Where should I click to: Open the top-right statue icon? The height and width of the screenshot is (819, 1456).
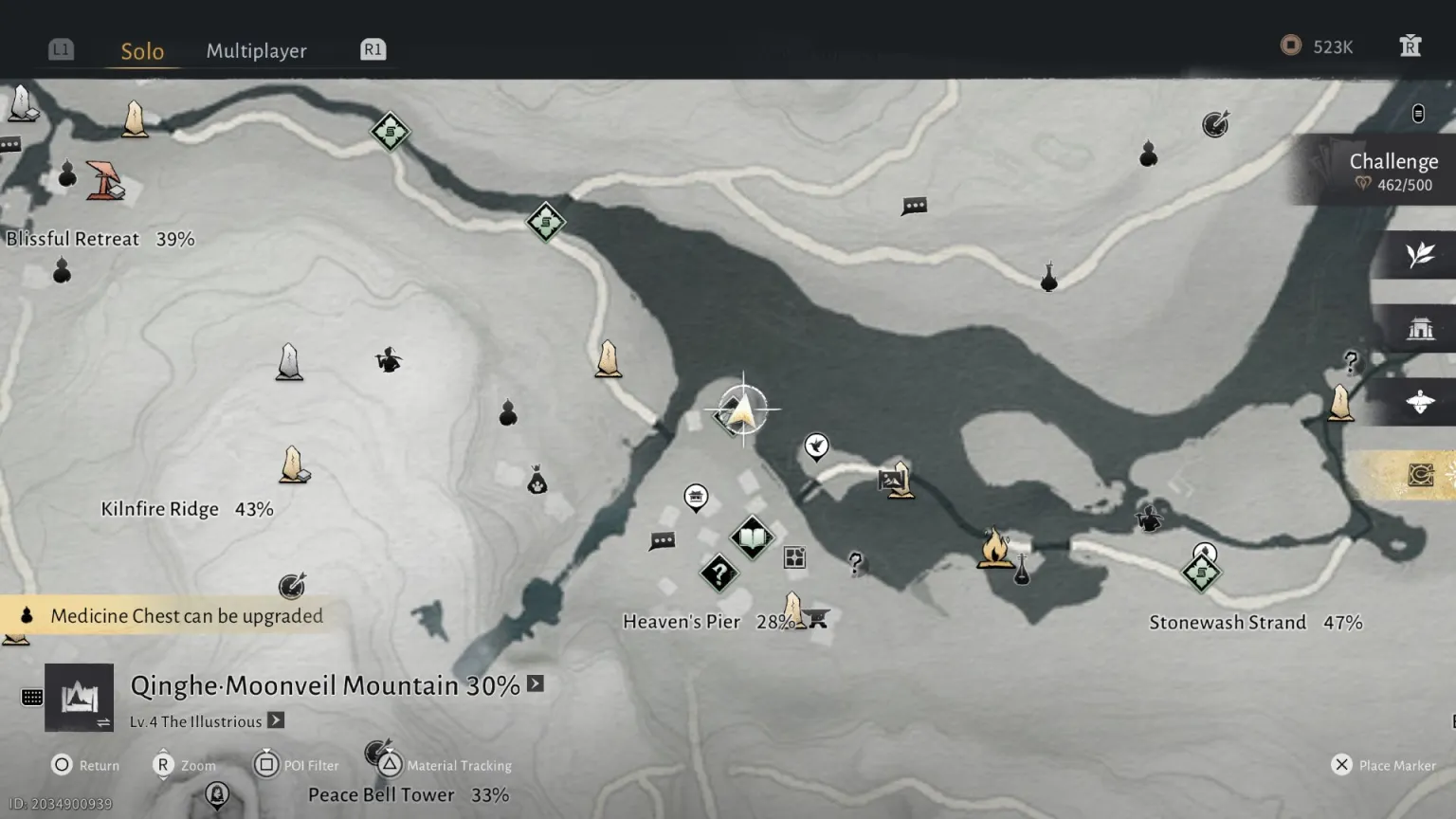tap(1410, 46)
